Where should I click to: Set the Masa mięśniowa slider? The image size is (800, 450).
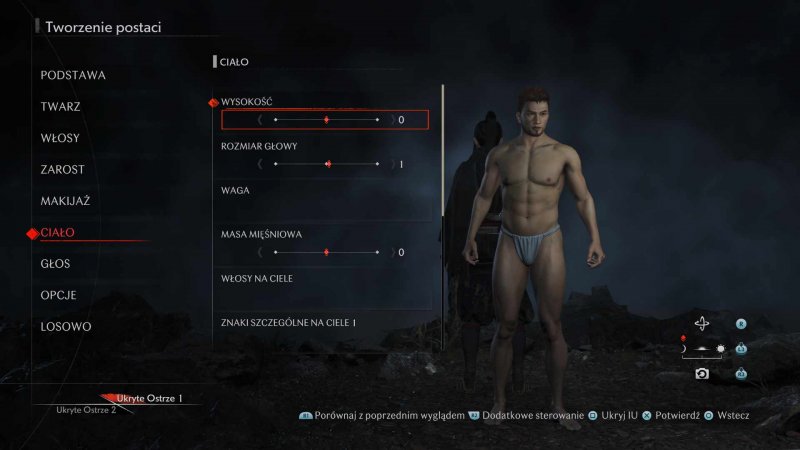[x=326, y=252]
